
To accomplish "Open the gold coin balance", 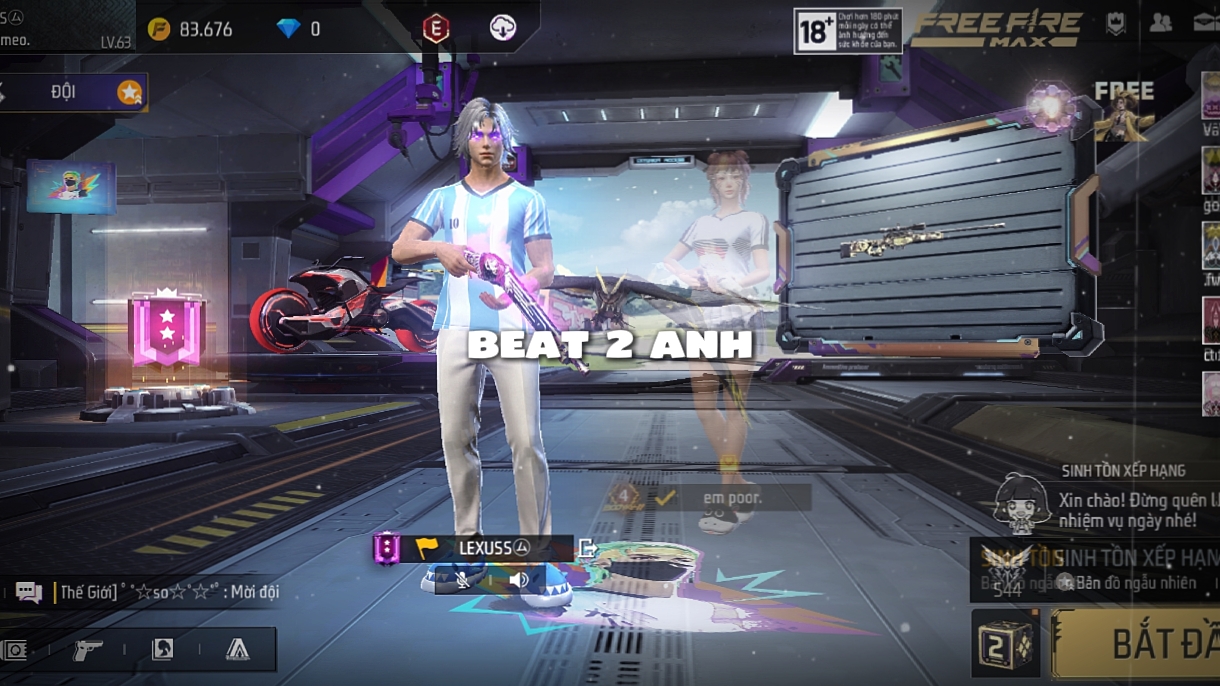I will pos(190,29).
